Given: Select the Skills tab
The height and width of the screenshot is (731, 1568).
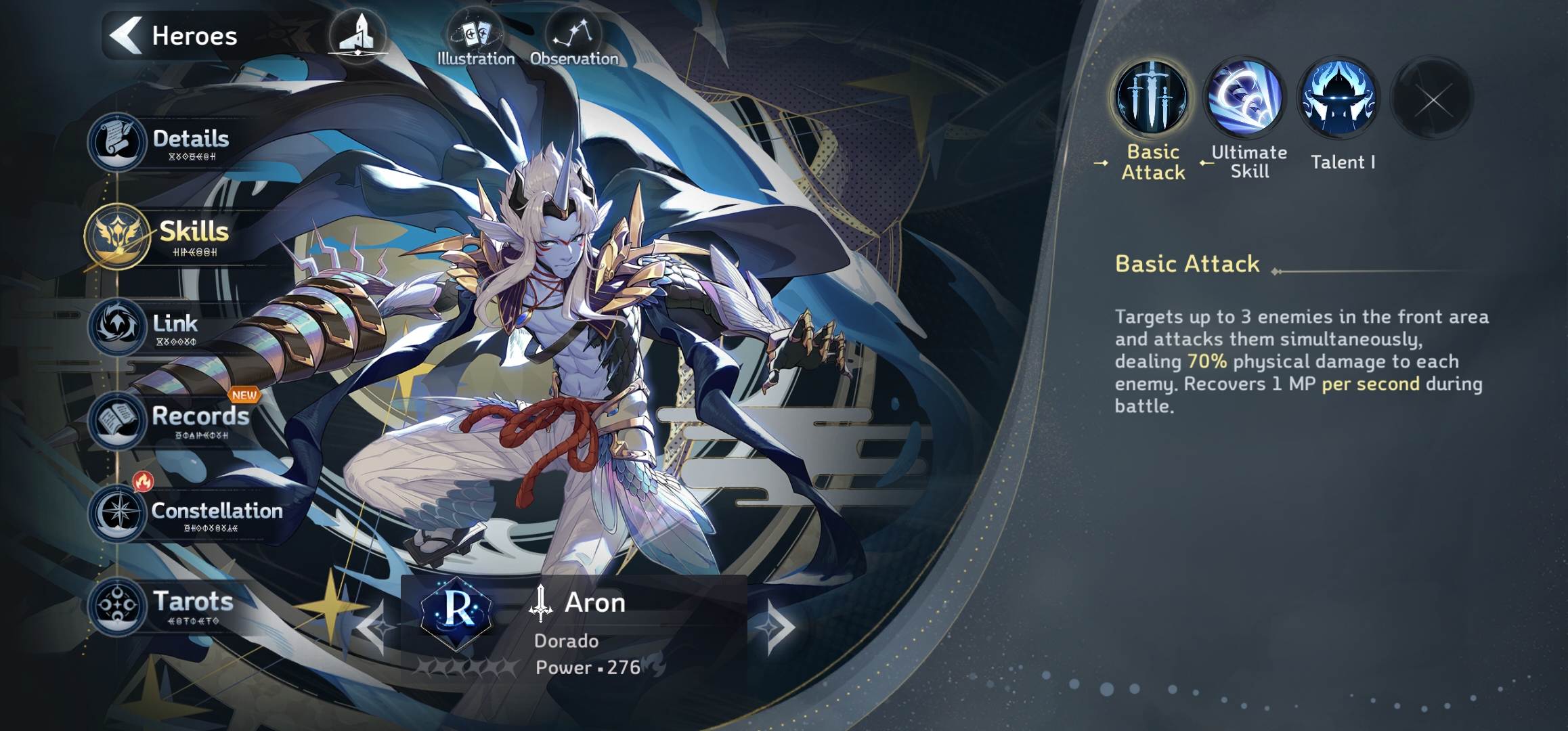Looking at the screenshot, I should click(162, 236).
